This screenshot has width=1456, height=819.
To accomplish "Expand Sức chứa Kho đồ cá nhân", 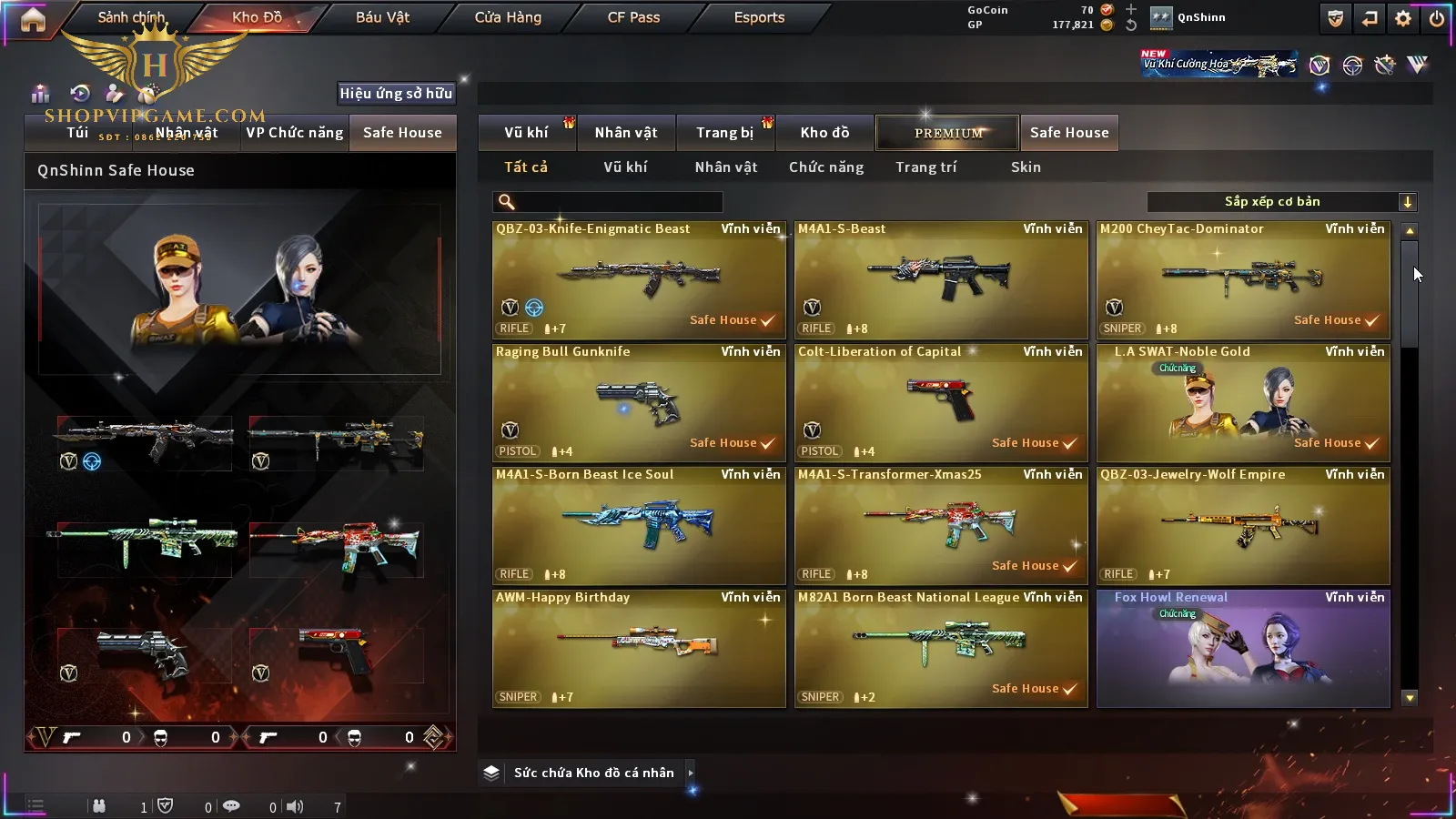I will (594, 773).
